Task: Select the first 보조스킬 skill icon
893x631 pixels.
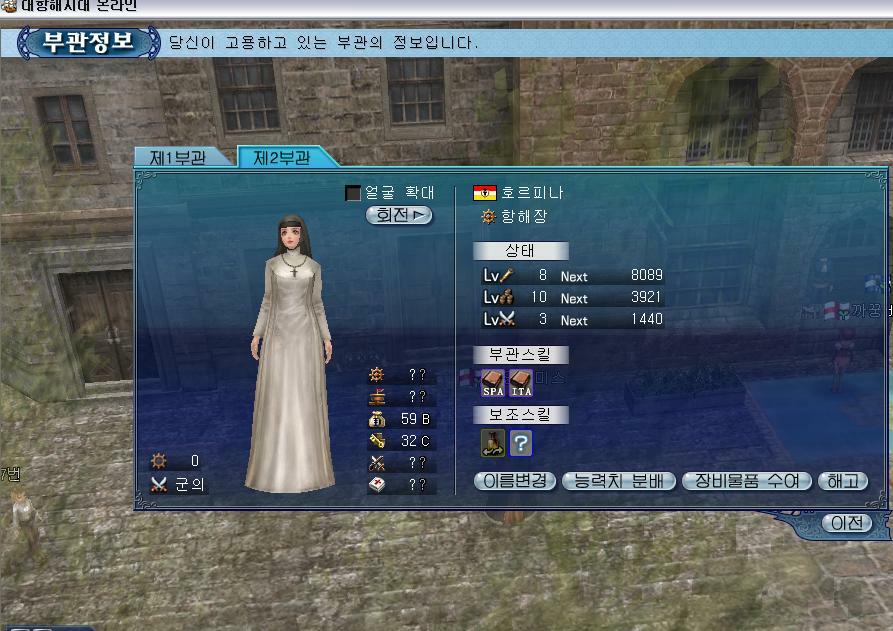Action: (494, 442)
